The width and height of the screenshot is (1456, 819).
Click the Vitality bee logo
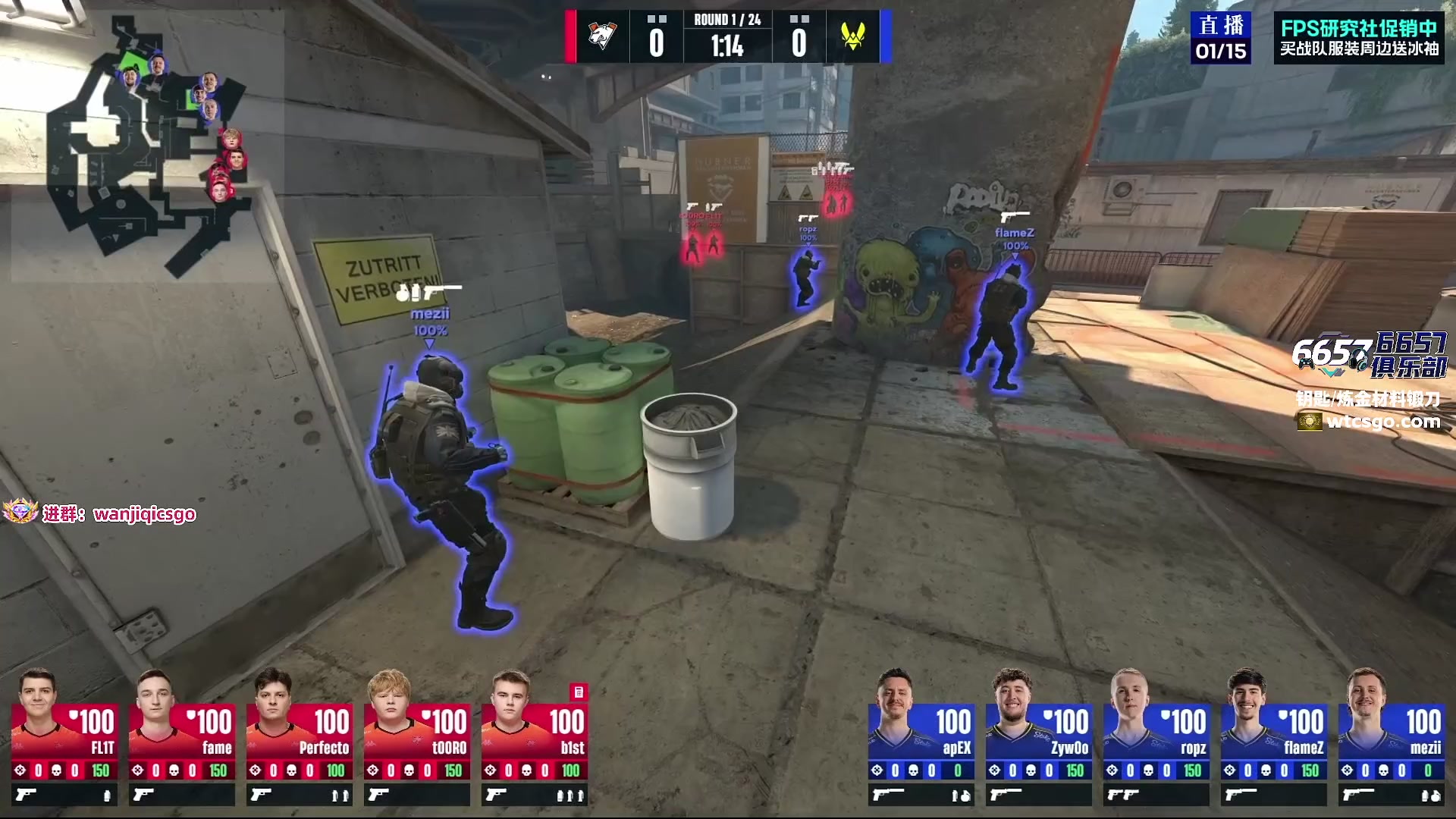coord(853,36)
